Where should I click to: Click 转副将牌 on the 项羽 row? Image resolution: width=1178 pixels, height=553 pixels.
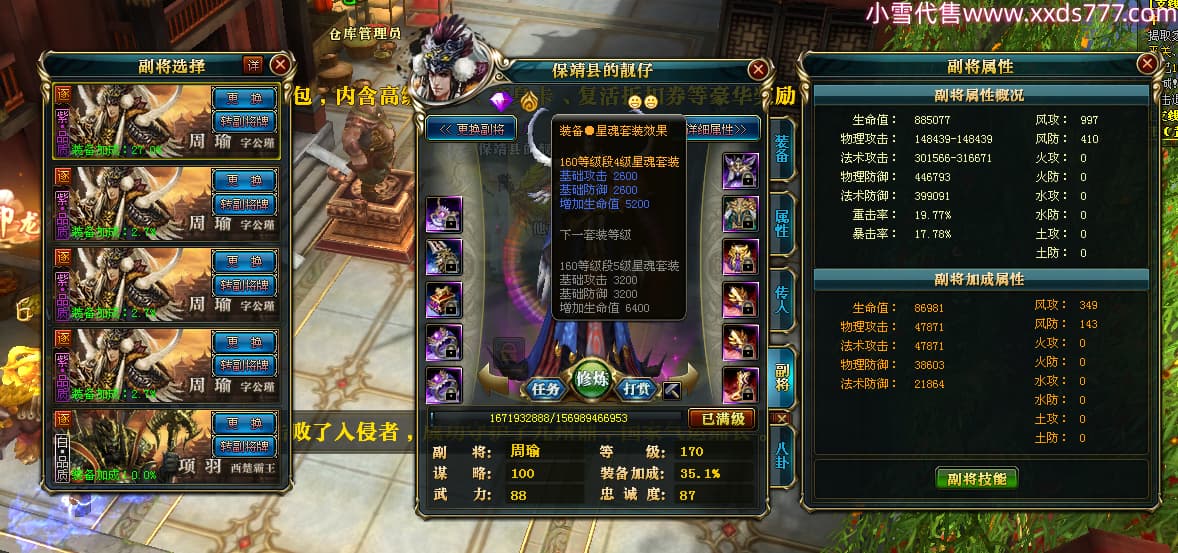(244, 446)
